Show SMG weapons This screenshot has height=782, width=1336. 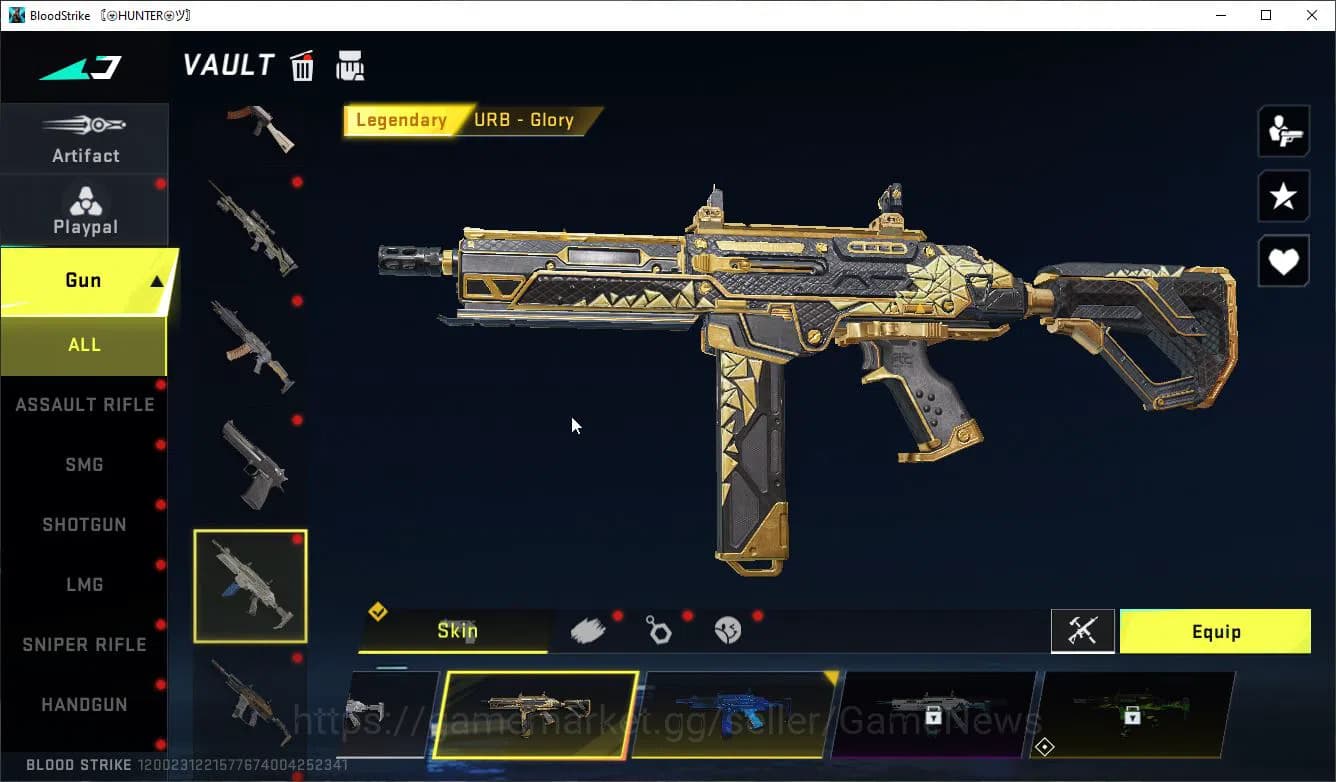coord(84,465)
